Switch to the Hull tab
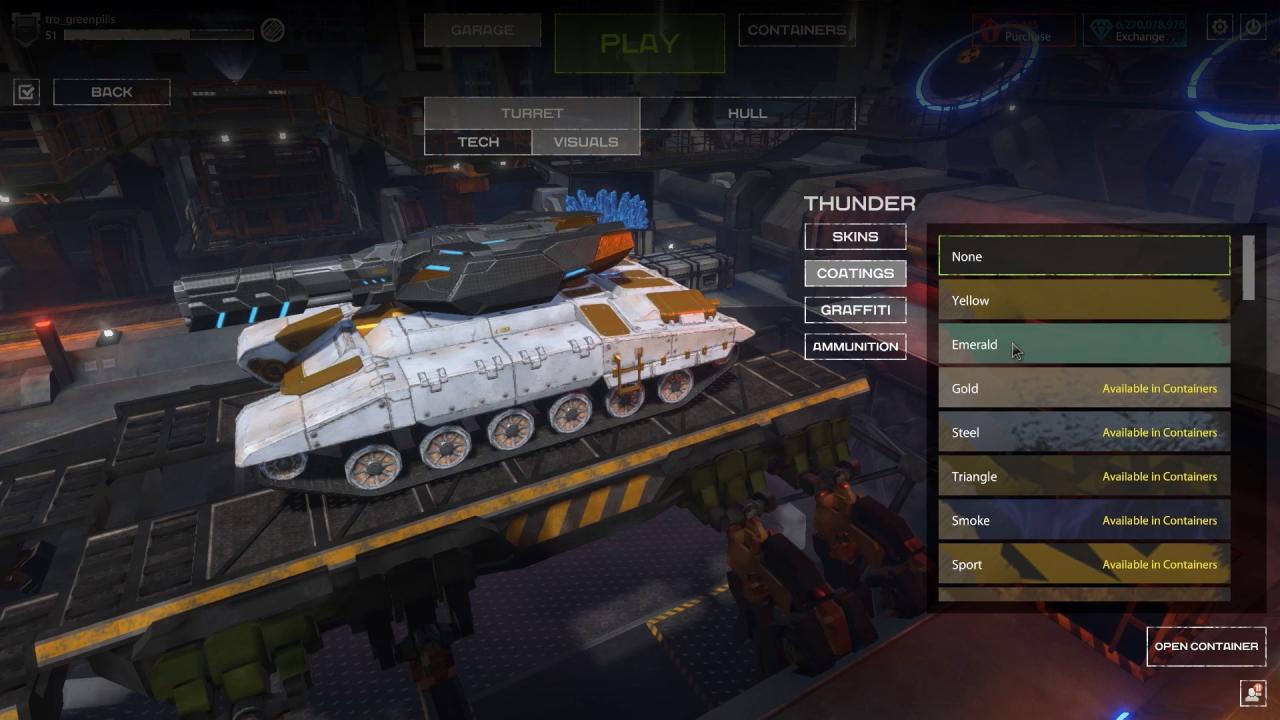1280x720 pixels. pyautogui.click(x=747, y=113)
